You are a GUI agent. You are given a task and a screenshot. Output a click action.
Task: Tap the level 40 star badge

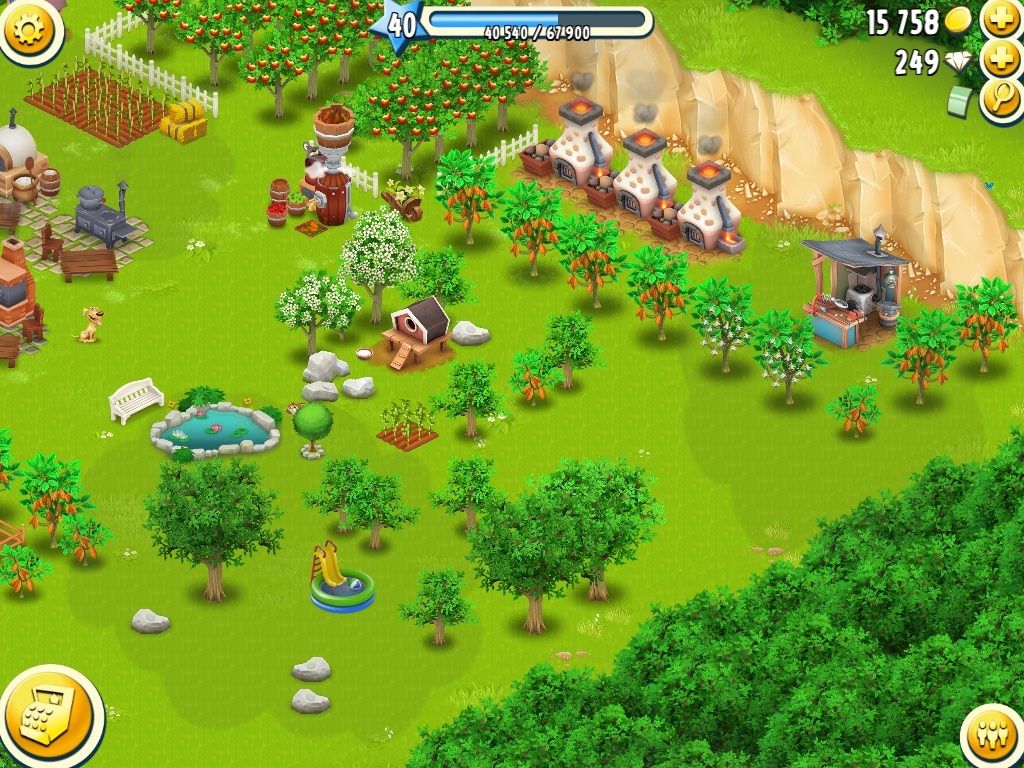[400, 24]
